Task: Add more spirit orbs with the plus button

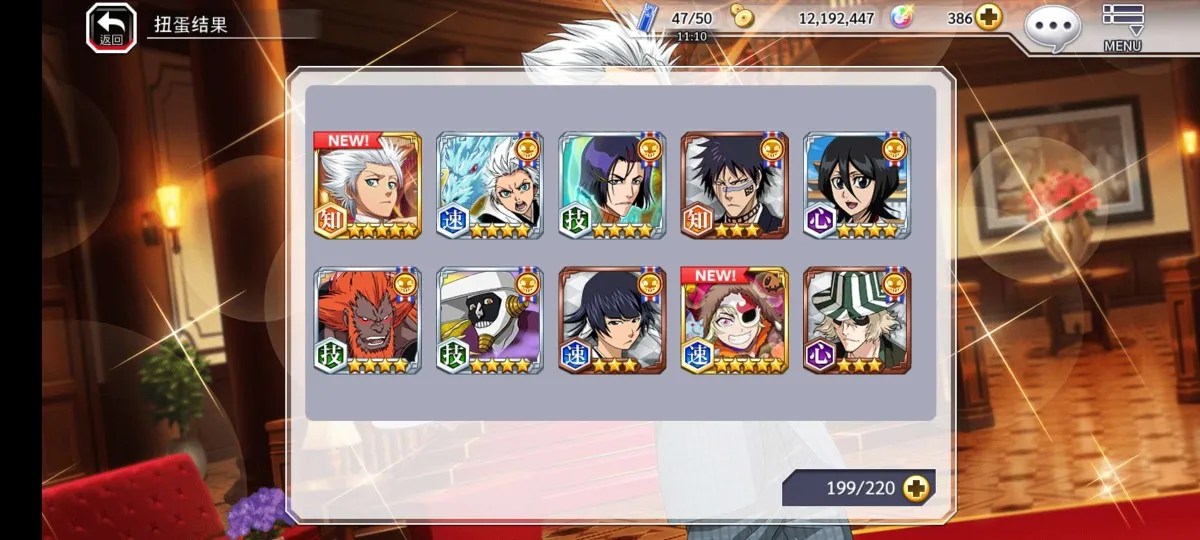Action: coord(988,18)
